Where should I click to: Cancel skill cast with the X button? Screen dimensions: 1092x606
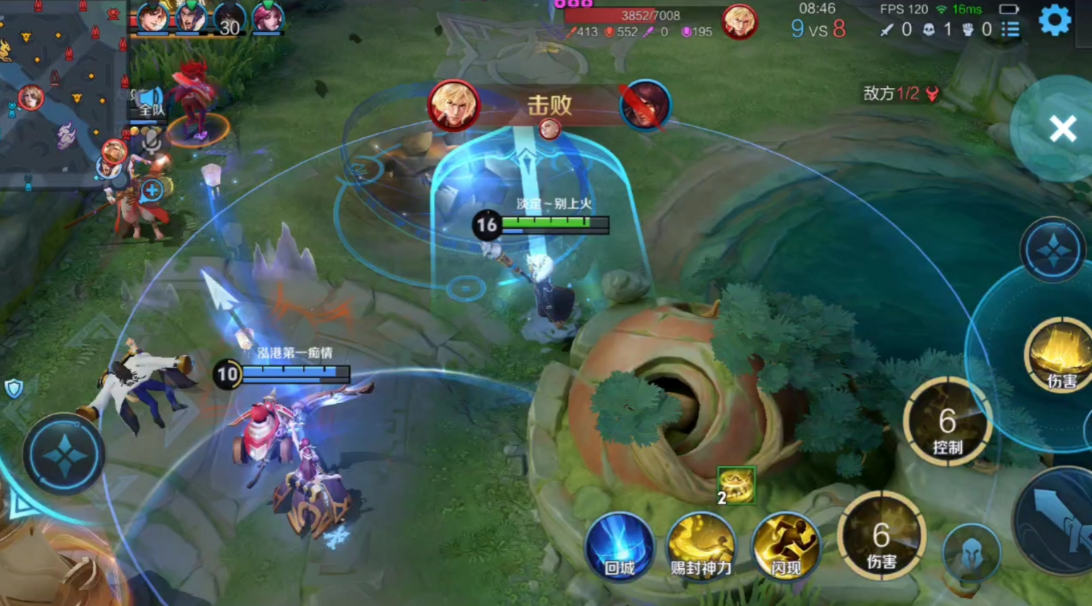[1061, 128]
